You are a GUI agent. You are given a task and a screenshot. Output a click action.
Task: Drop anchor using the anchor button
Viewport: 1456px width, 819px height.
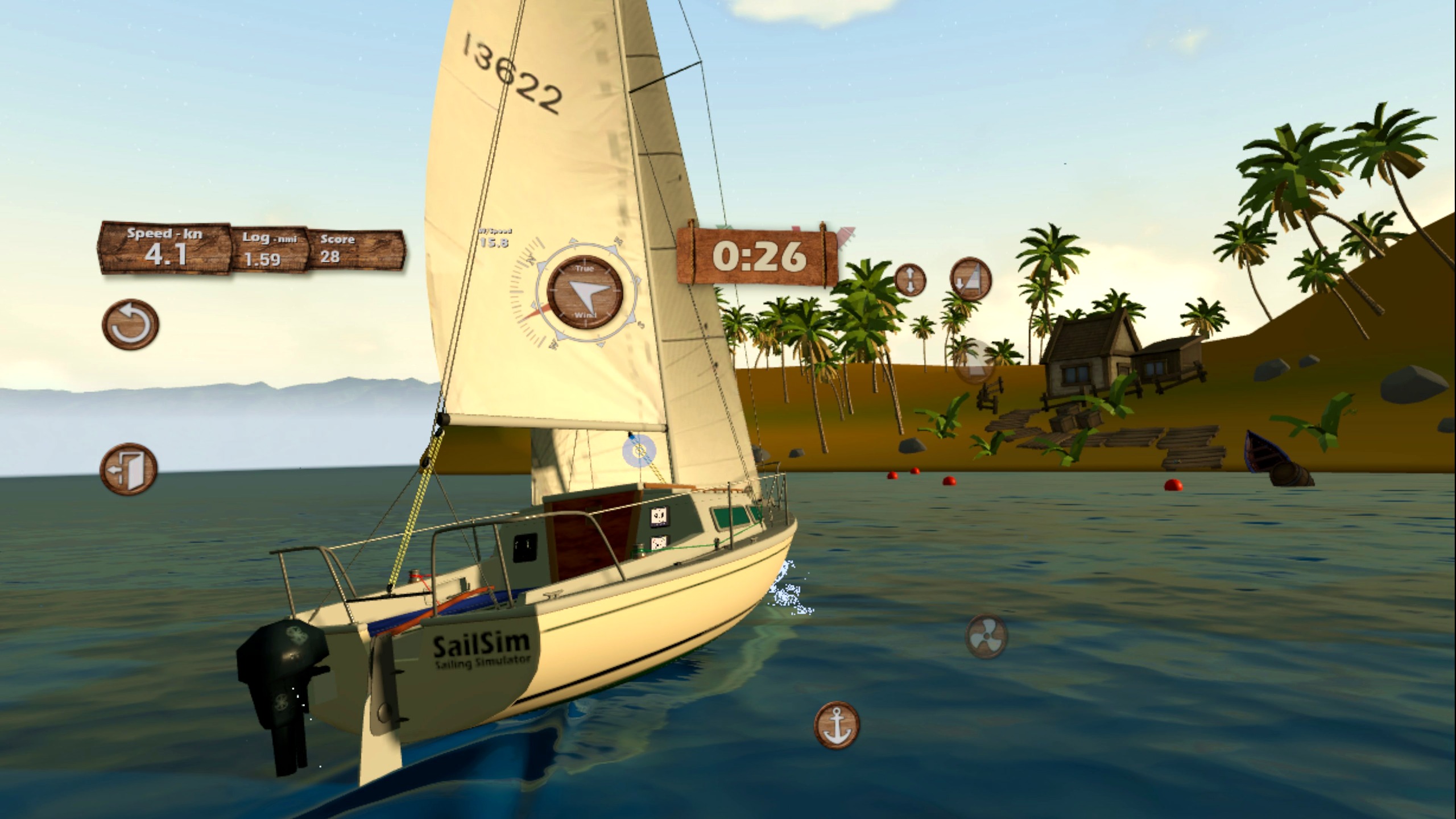[836, 725]
